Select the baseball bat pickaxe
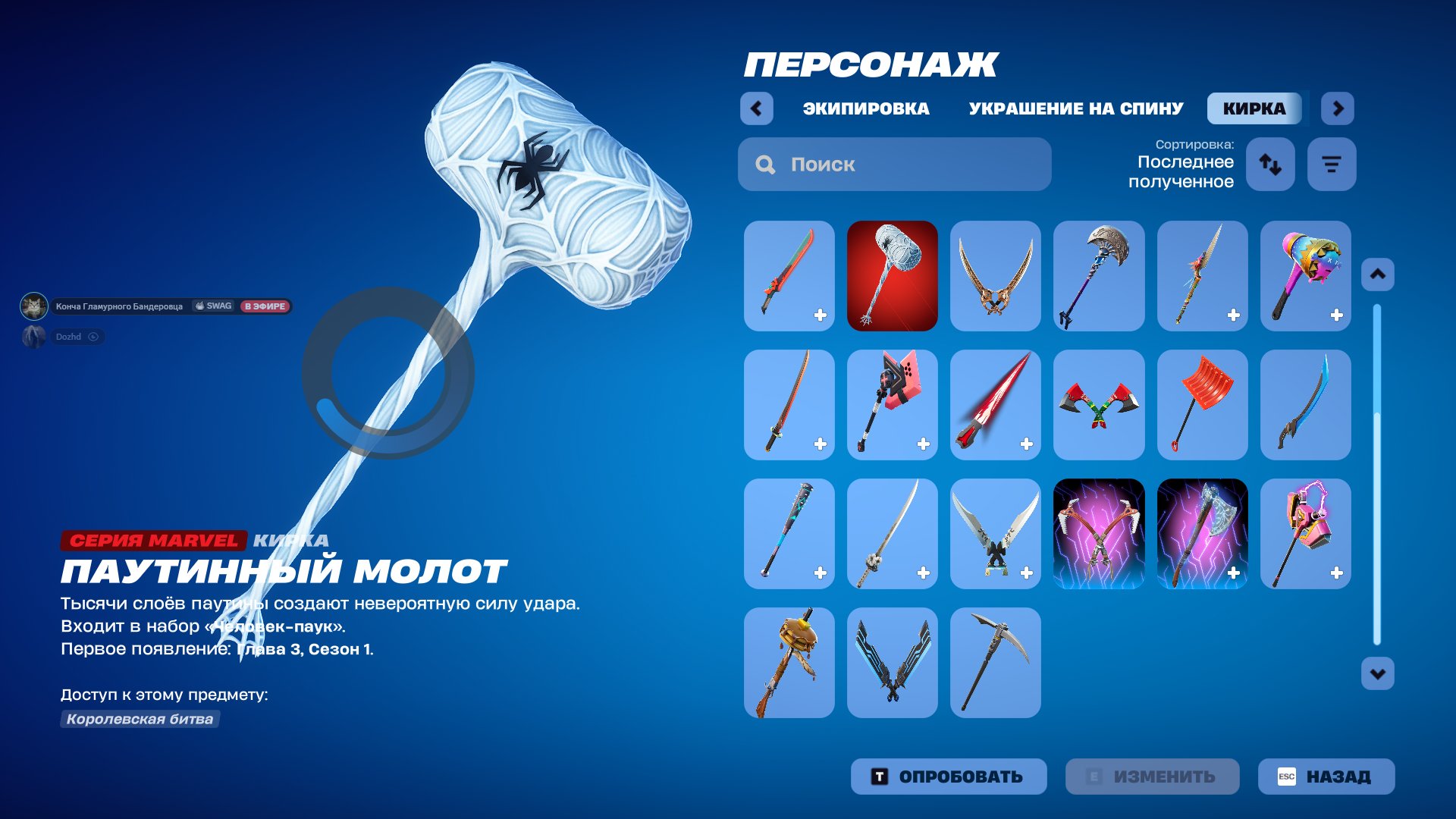The image size is (1456, 819). click(789, 534)
